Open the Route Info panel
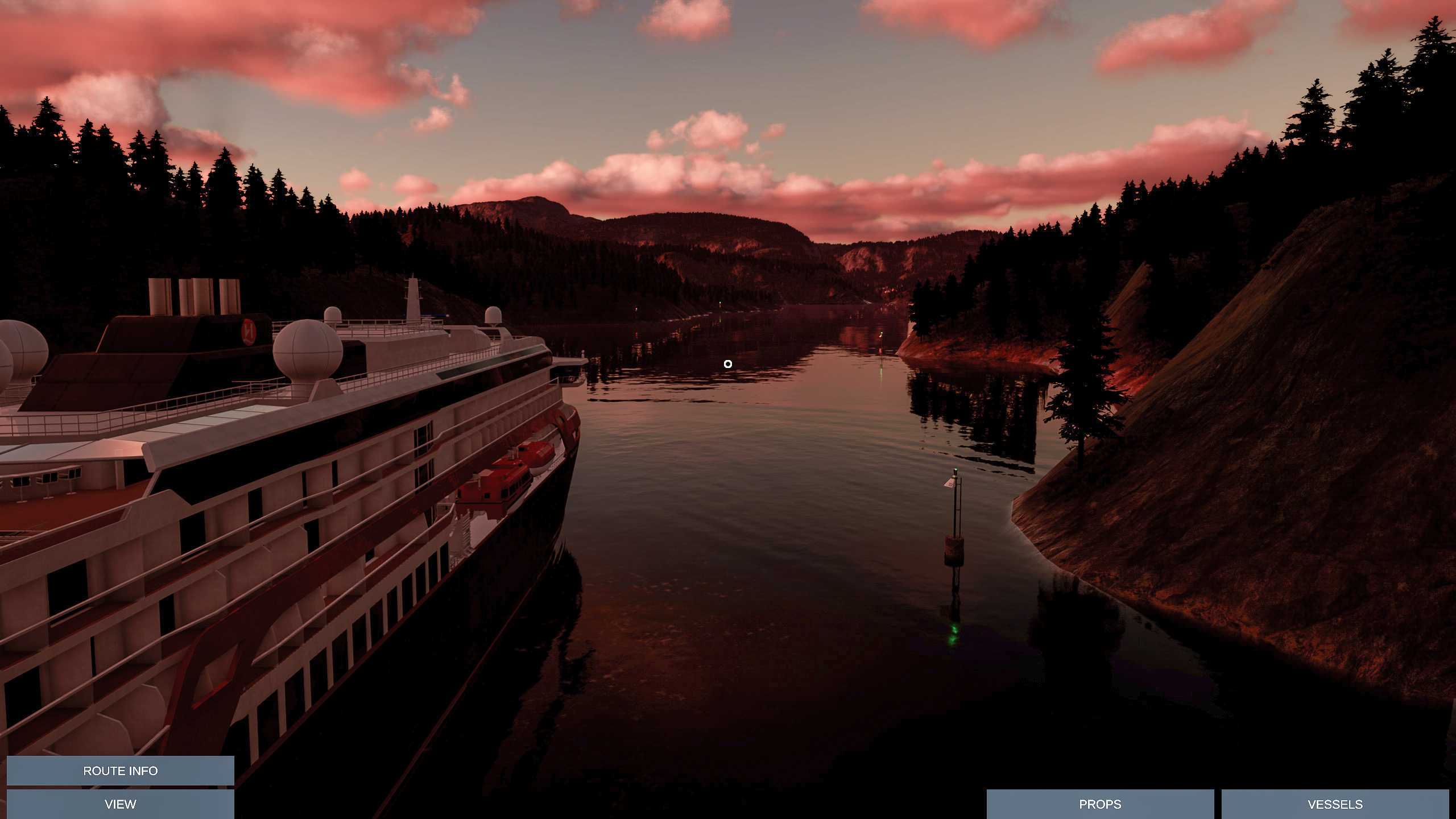This screenshot has width=1456, height=819. point(120,771)
